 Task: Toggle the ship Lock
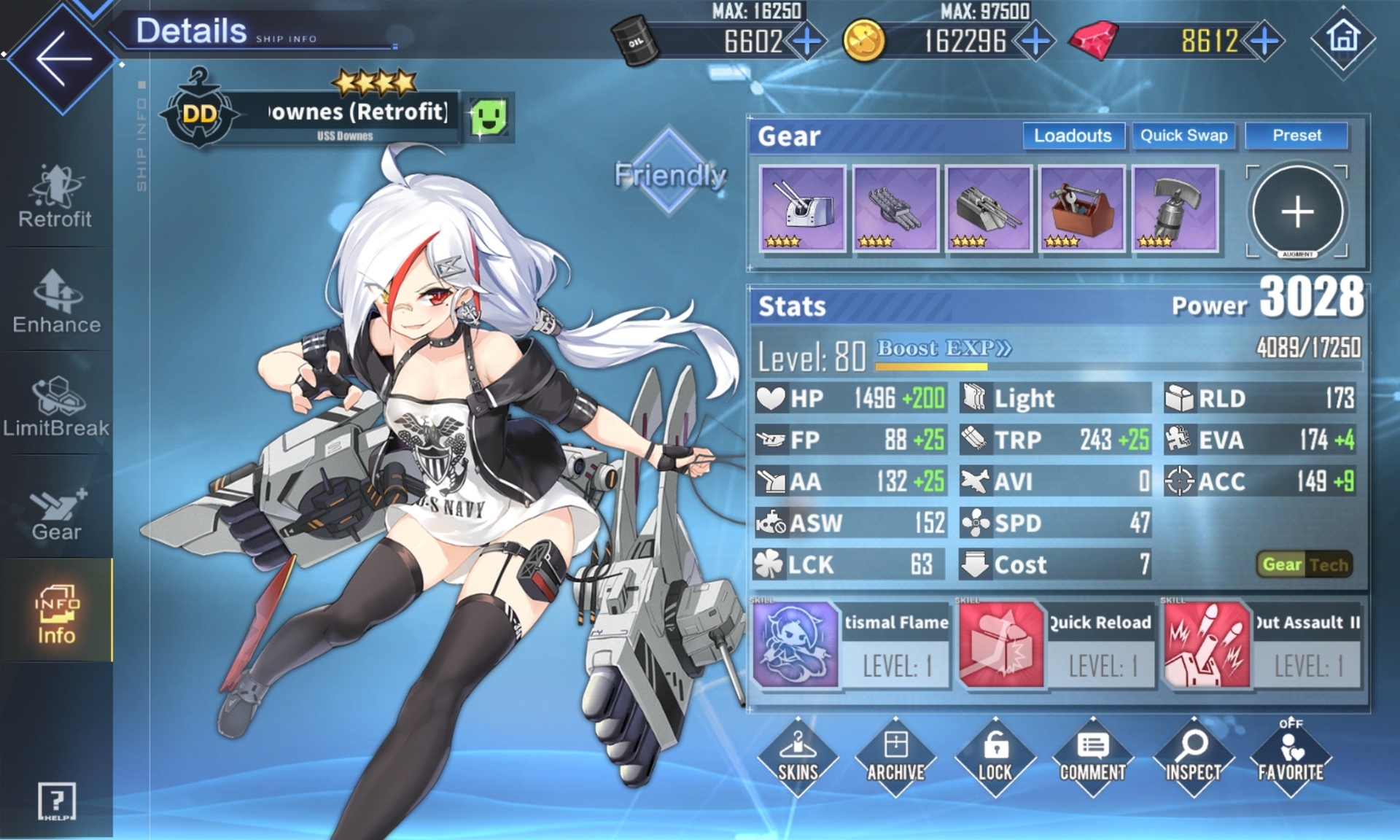(x=995, y=757)
